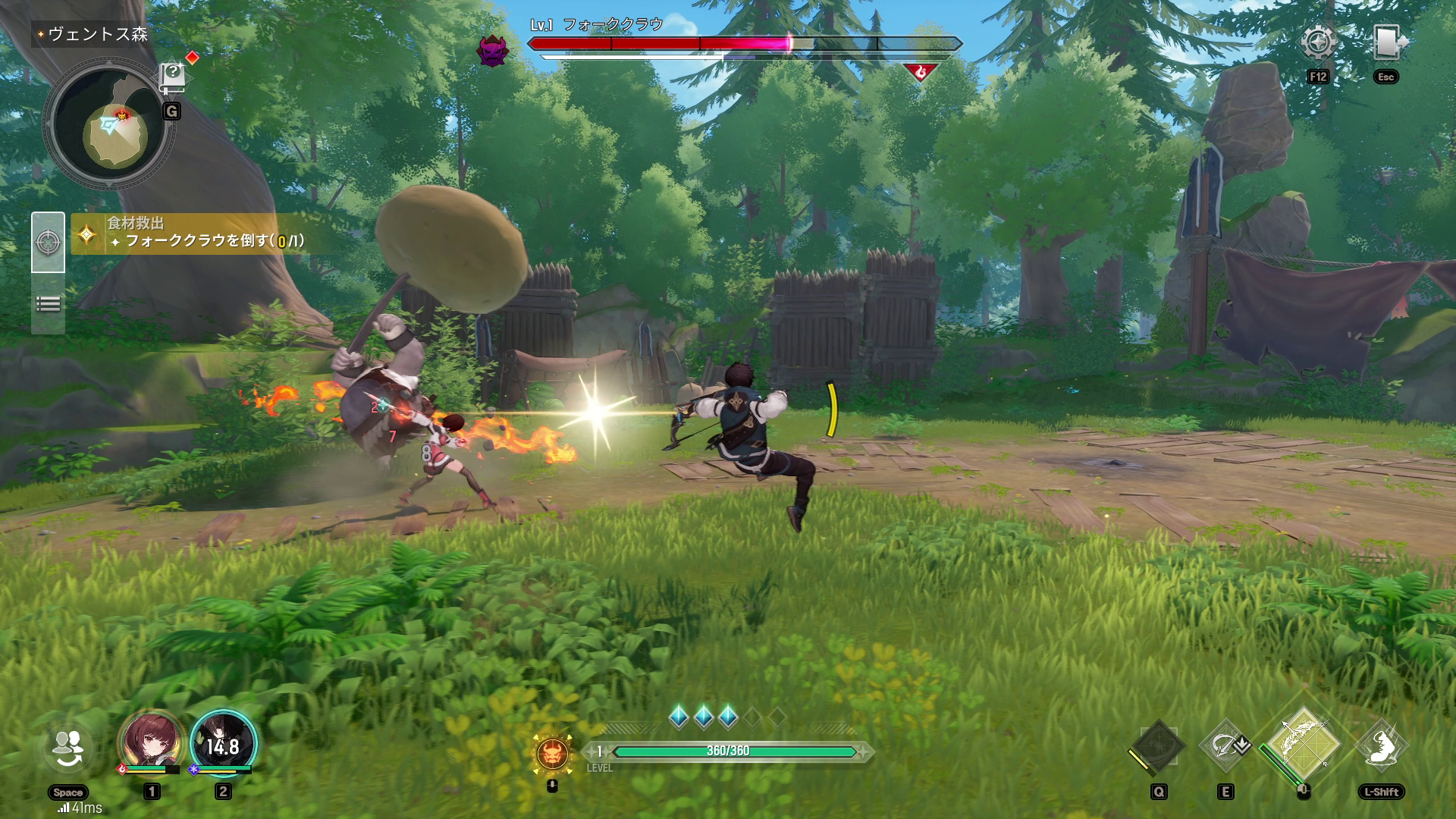Switch to the list tab below the crosshair
Image resolution: width=1456 pixels, height=819 pixels.
[x=48, y=304]
